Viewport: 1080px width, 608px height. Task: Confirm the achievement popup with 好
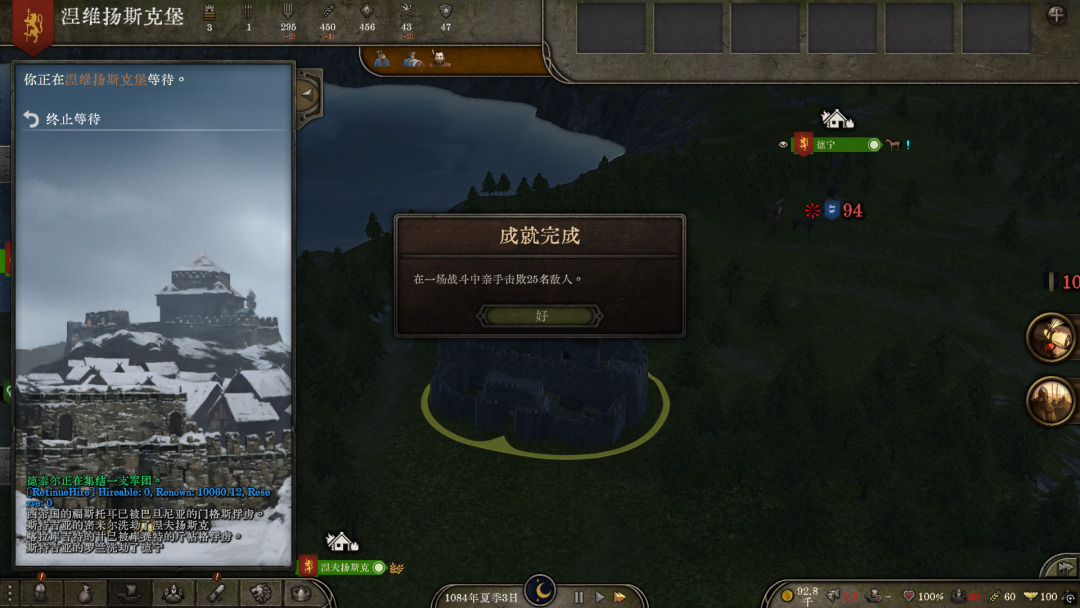(540, 316)
